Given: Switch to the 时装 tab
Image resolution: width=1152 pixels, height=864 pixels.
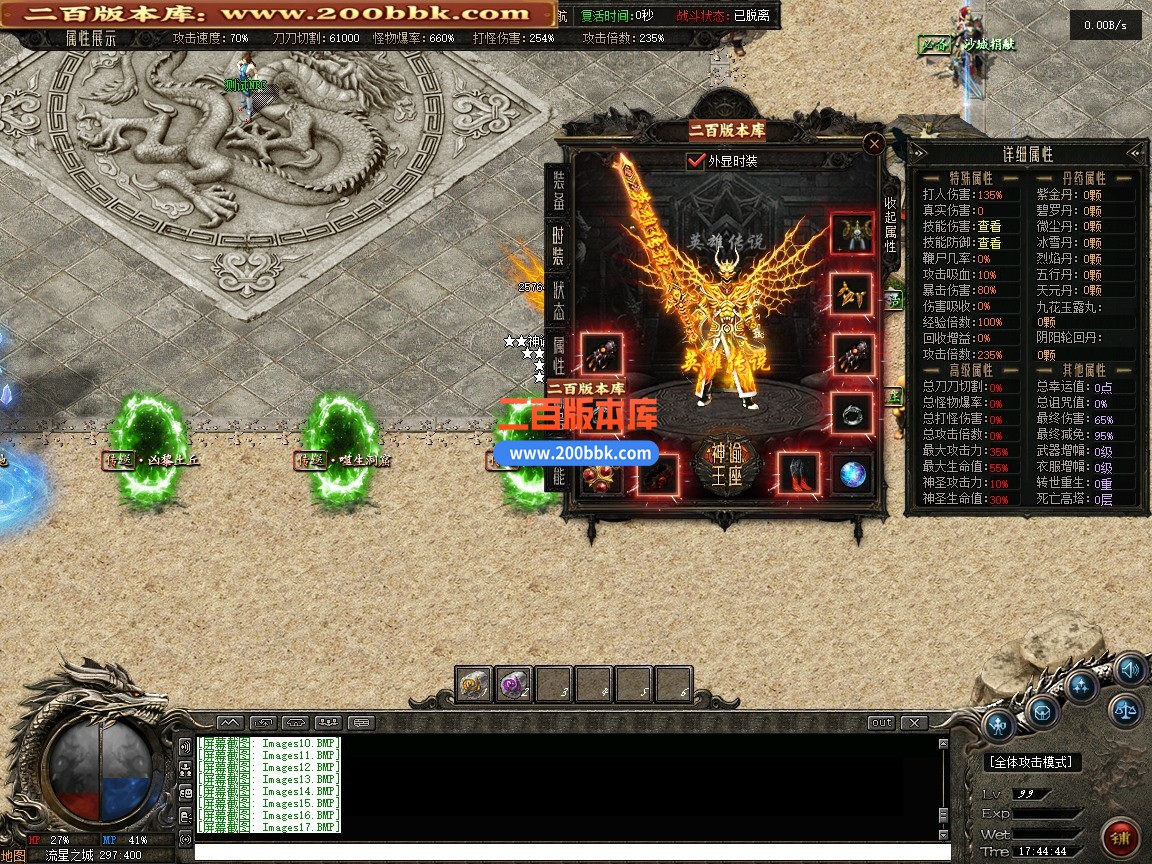Looking at the screenshot, I should tap(558, 246).
